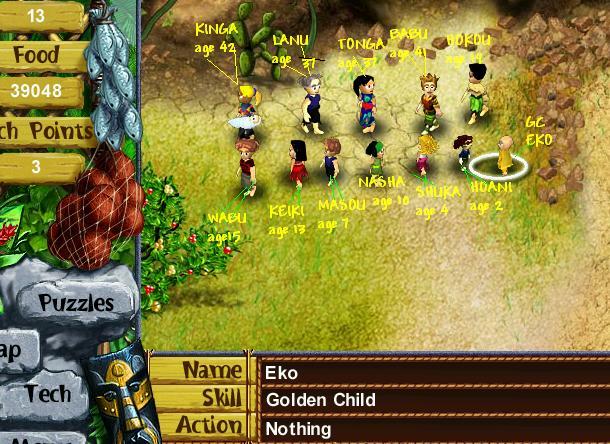Open the Puzzles screen
The height and width of the screenshot is (444, 610).
pyautogui.click(x=76, y=301)
